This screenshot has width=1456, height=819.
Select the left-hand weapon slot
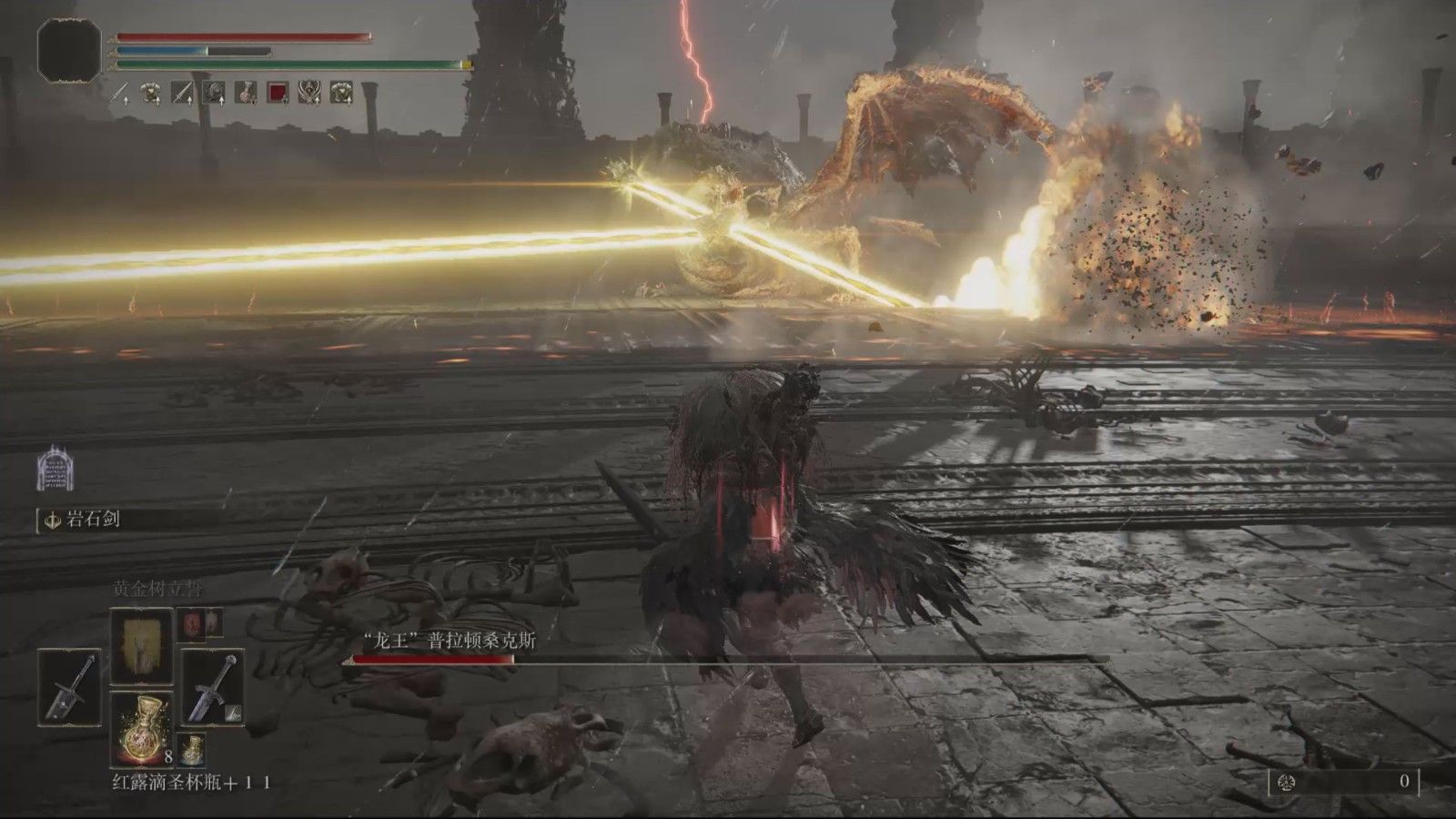(x=70, y=687)
